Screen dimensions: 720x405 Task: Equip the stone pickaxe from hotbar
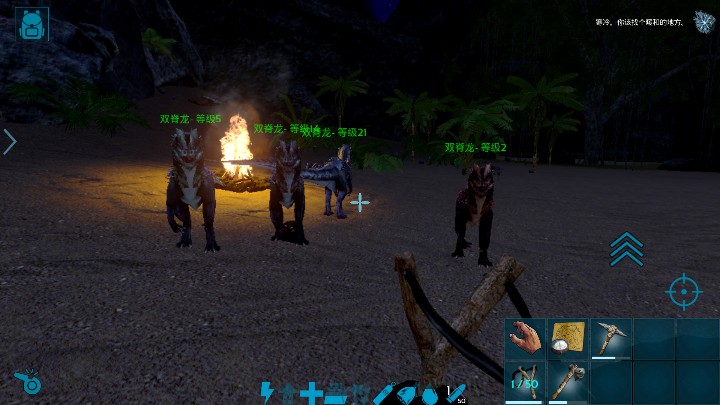click(610, 338)
